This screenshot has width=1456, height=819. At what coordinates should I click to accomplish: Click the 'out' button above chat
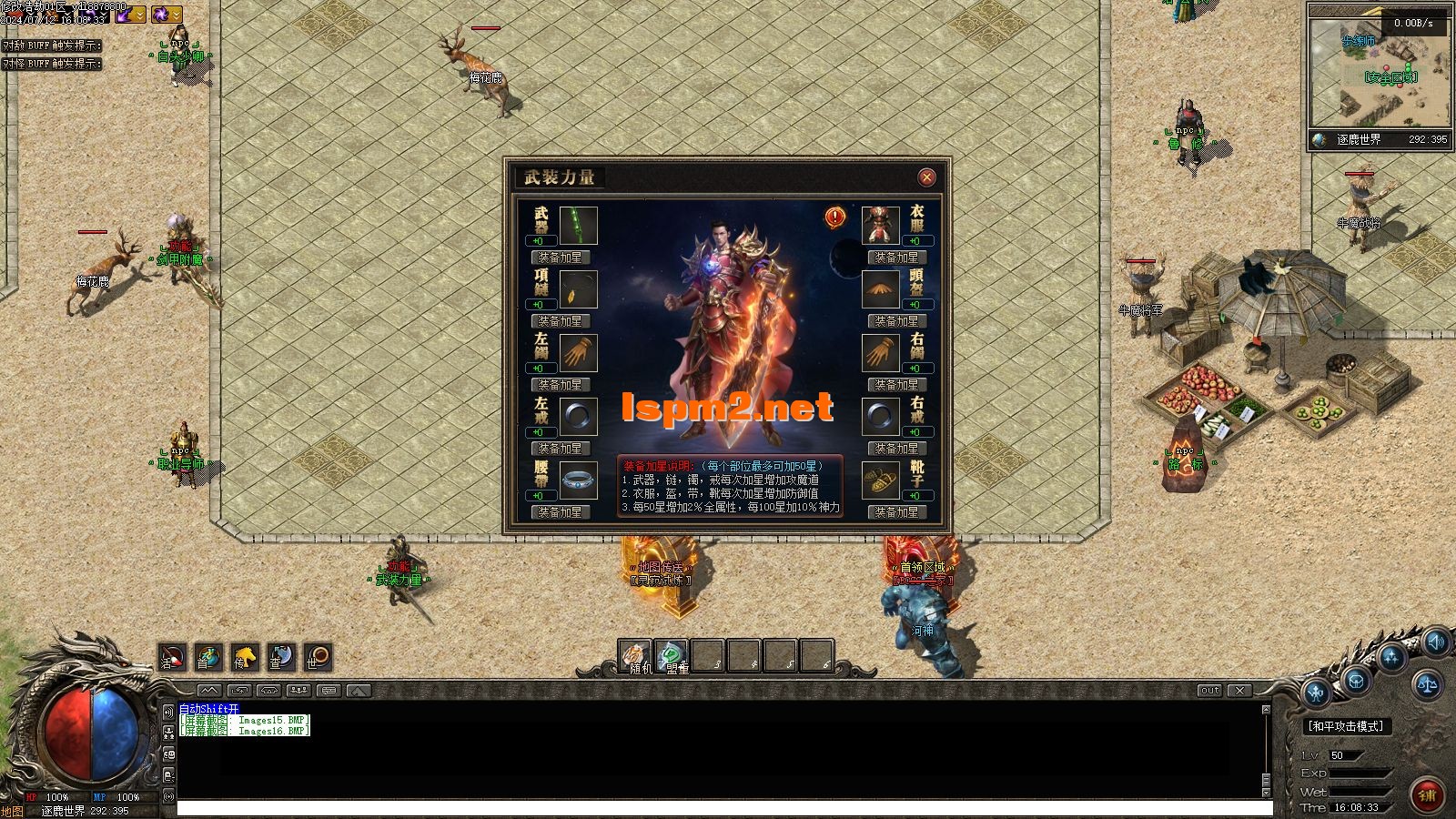1209,691
